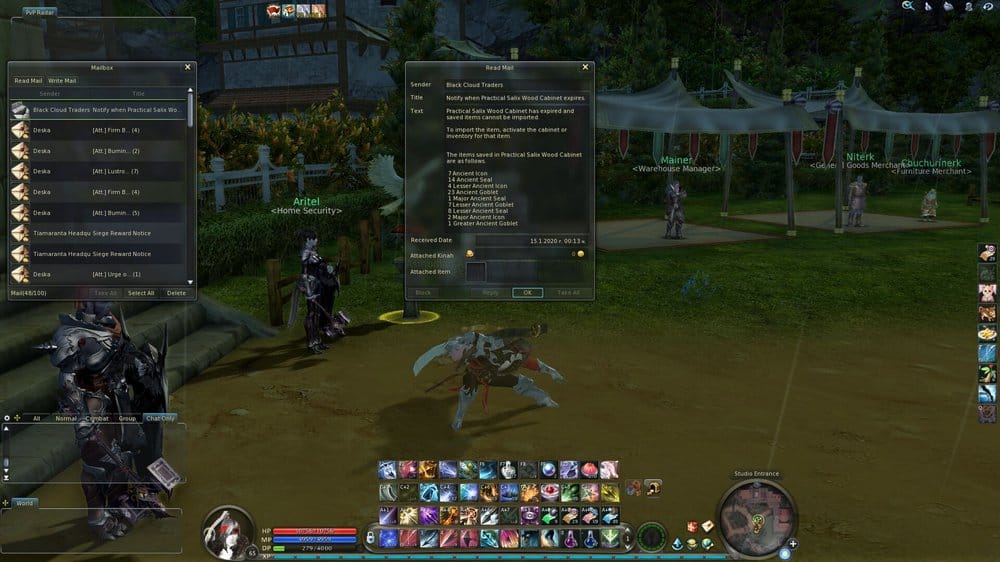Select all mail in the mailbox
The image size is (1000, 562).
[x=141, y=293]
